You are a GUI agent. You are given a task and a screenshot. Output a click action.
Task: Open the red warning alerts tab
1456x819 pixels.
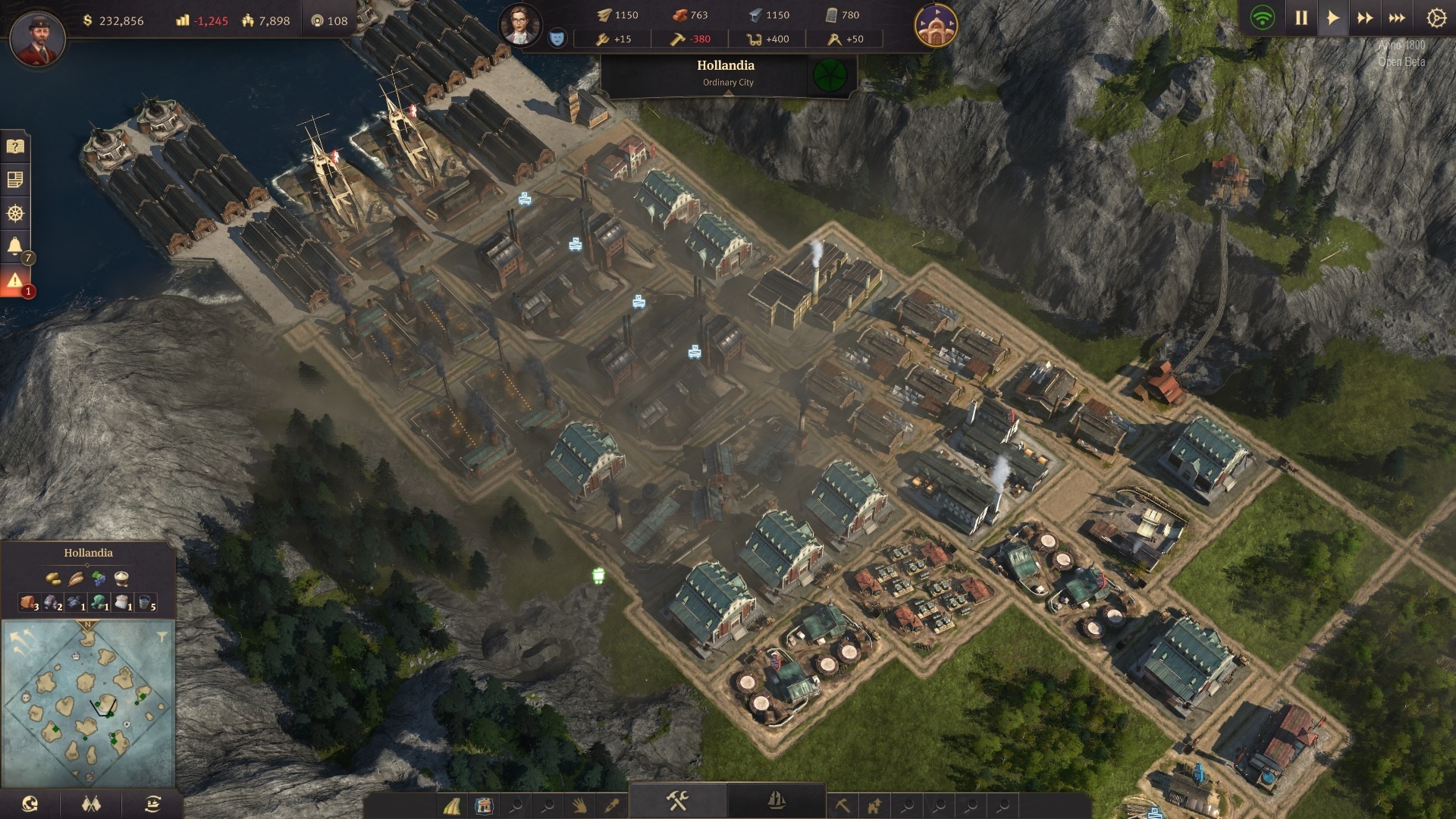pyautogui.click(x=14, y=281)
